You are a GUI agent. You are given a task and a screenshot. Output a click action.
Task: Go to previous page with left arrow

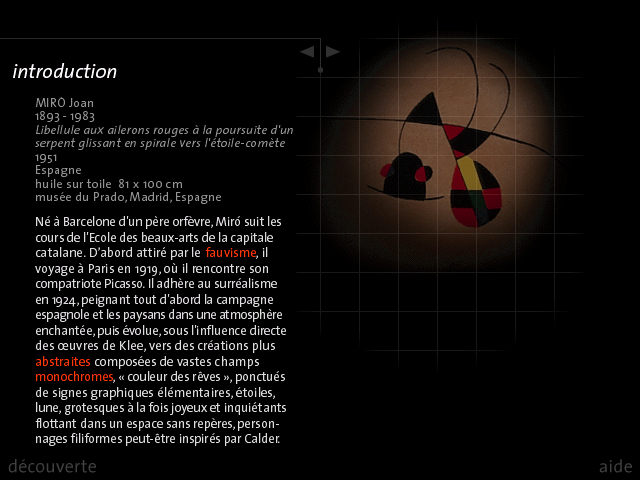pos(308,51)
